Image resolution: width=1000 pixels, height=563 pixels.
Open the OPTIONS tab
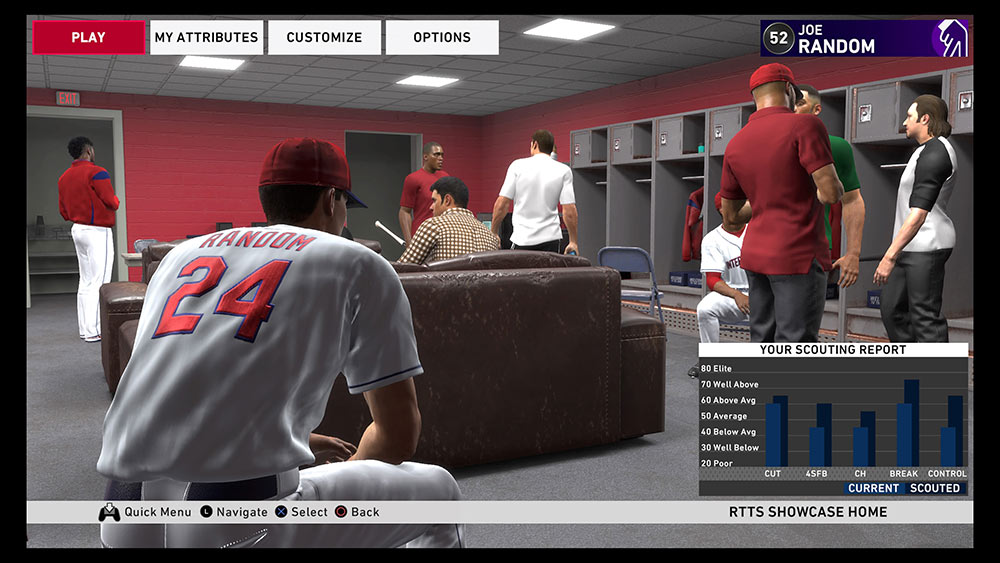pyautogui.click(x=442, y=37)
